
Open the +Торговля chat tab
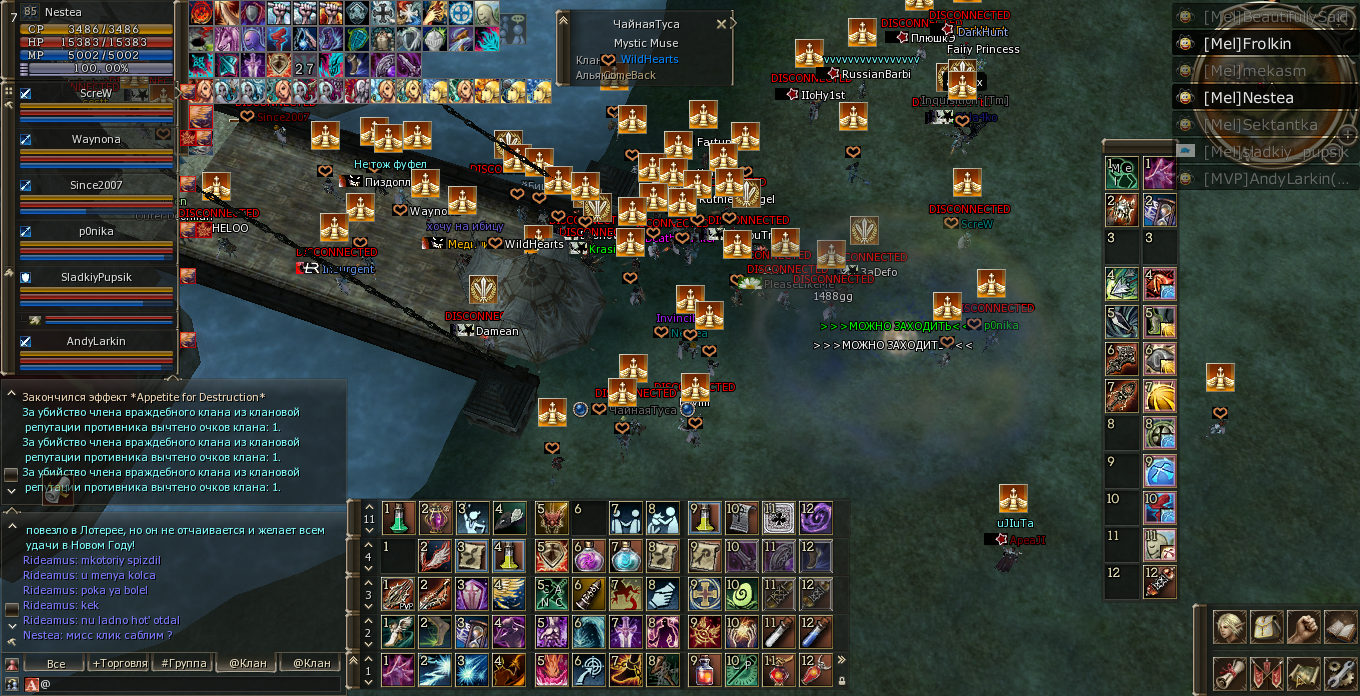click(x=118, y=663)
